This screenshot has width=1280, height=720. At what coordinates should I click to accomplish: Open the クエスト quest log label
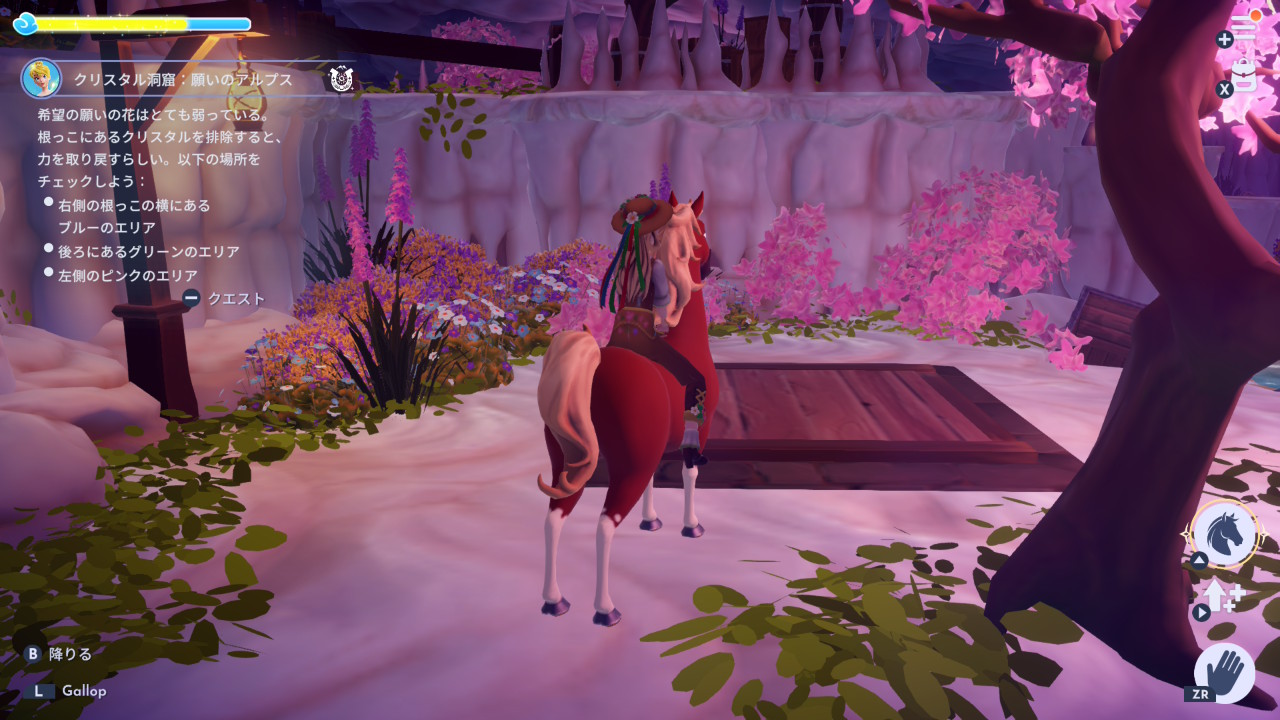click(x=236, y=298)
